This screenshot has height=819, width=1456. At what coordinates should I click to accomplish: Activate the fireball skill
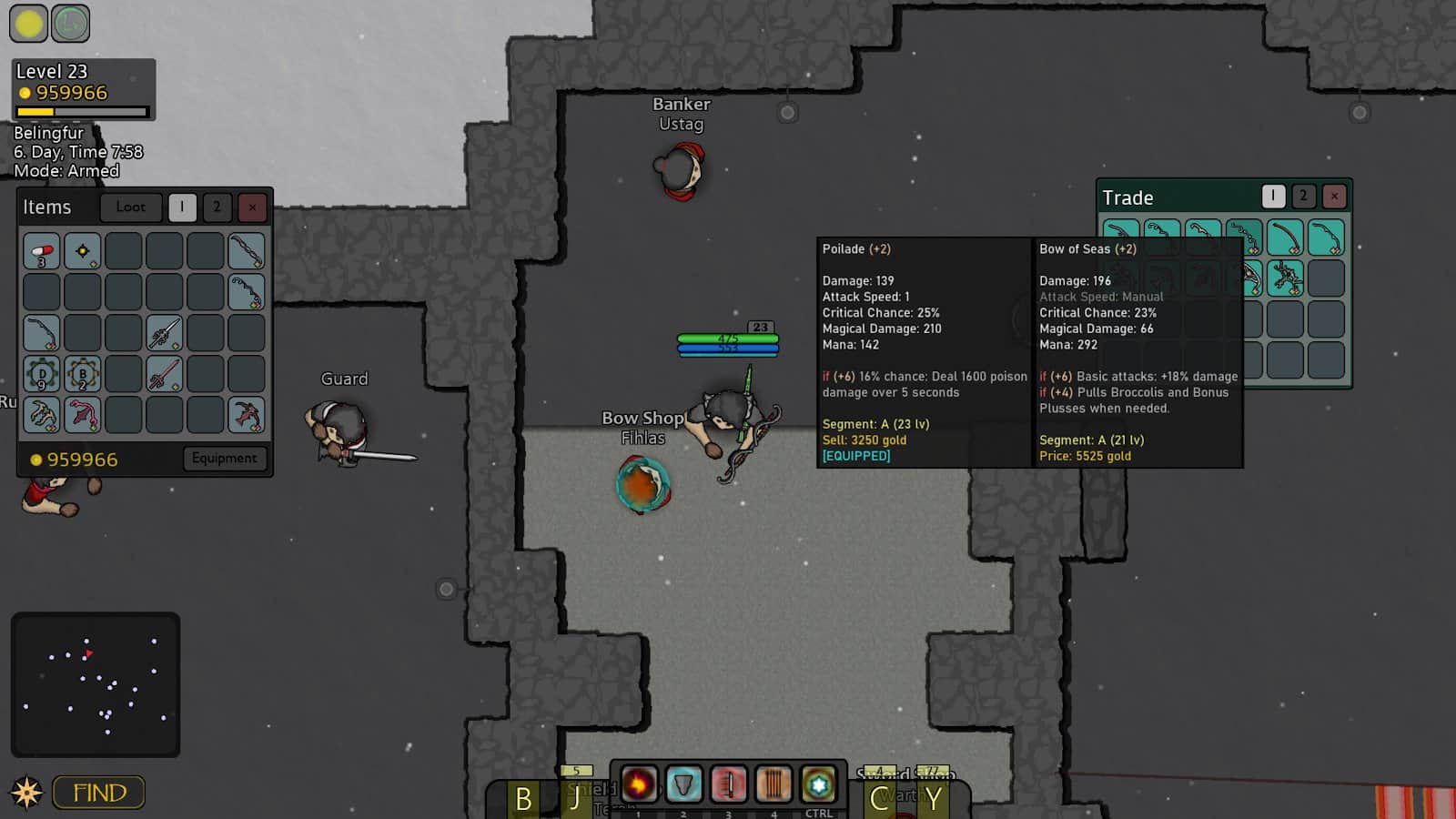click(639, 784)
